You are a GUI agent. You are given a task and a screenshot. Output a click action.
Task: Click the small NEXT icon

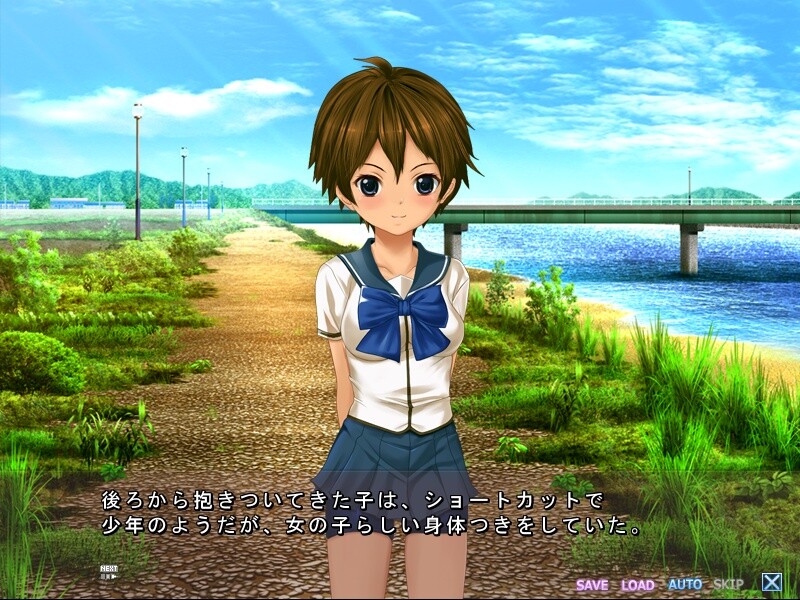click(108, 573)
